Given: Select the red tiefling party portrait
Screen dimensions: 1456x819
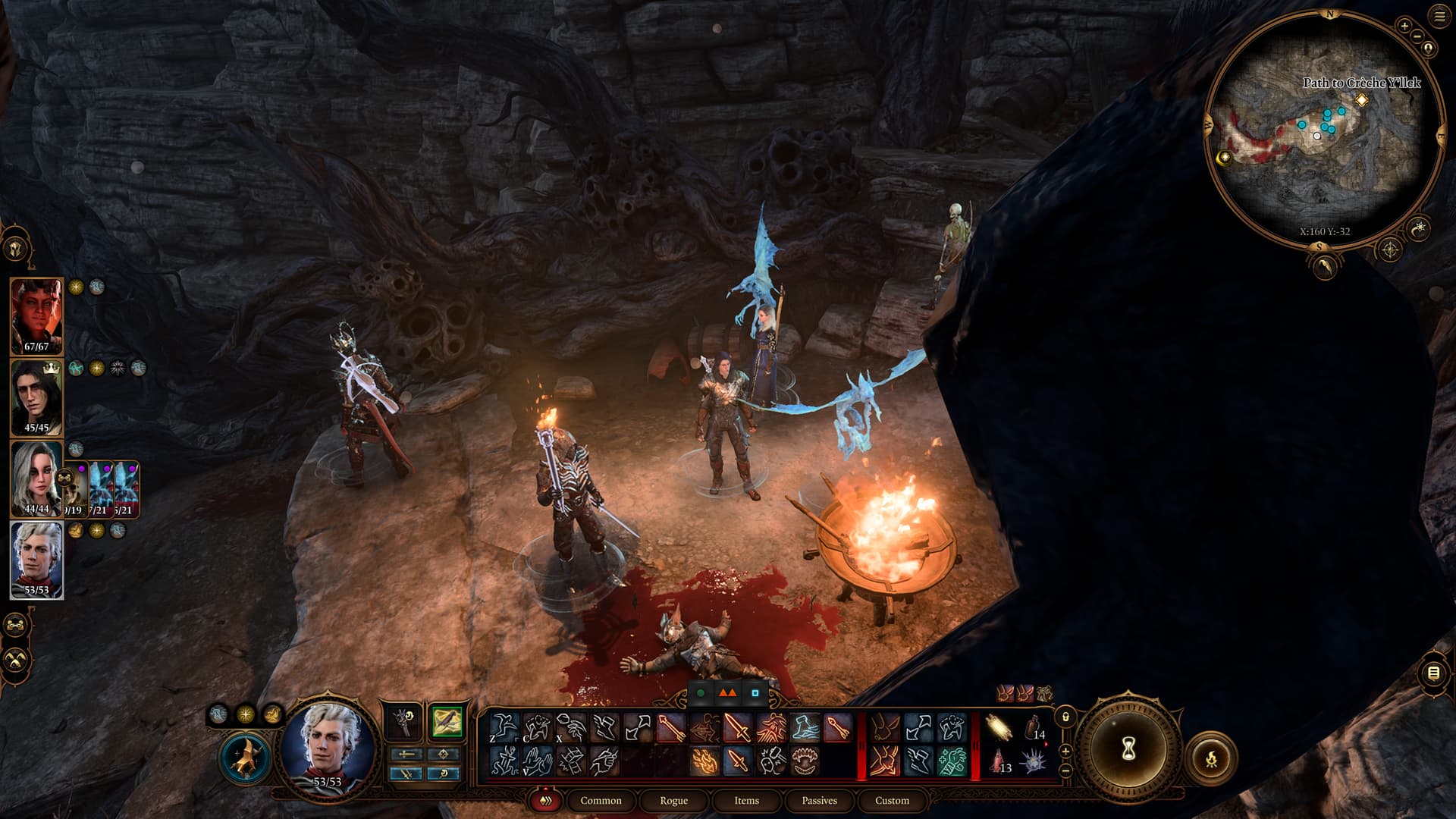Looking at the screenshot, I should [36, 316].
